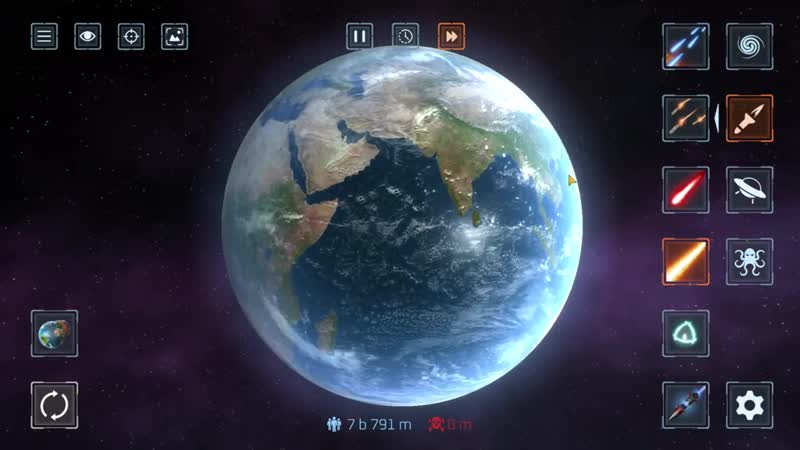Click the clock time control
This screenshot has height=450, width=800.
(405, 36)
